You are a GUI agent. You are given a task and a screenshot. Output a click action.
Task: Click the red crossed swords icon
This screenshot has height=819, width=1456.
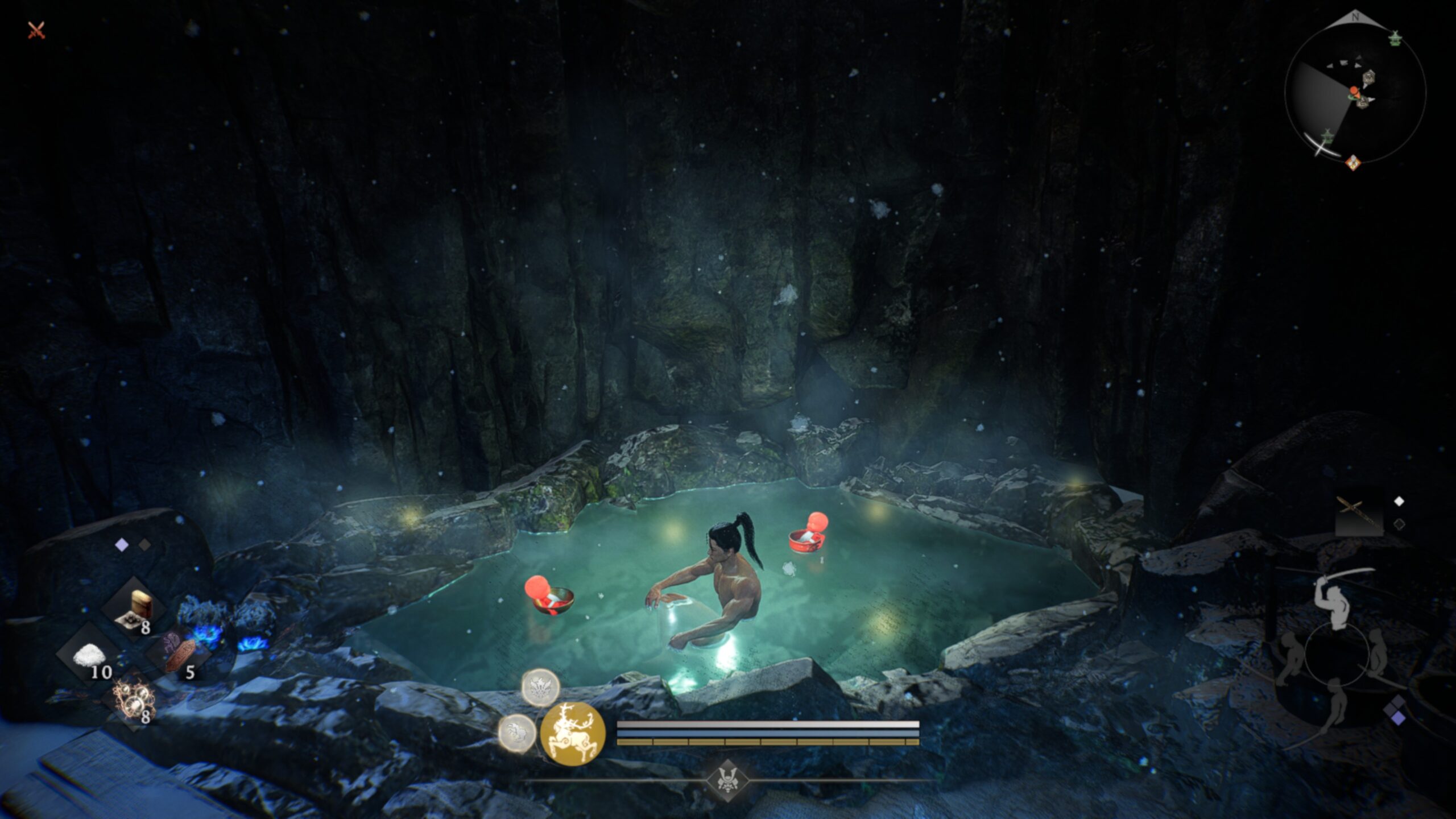(36, 30)
